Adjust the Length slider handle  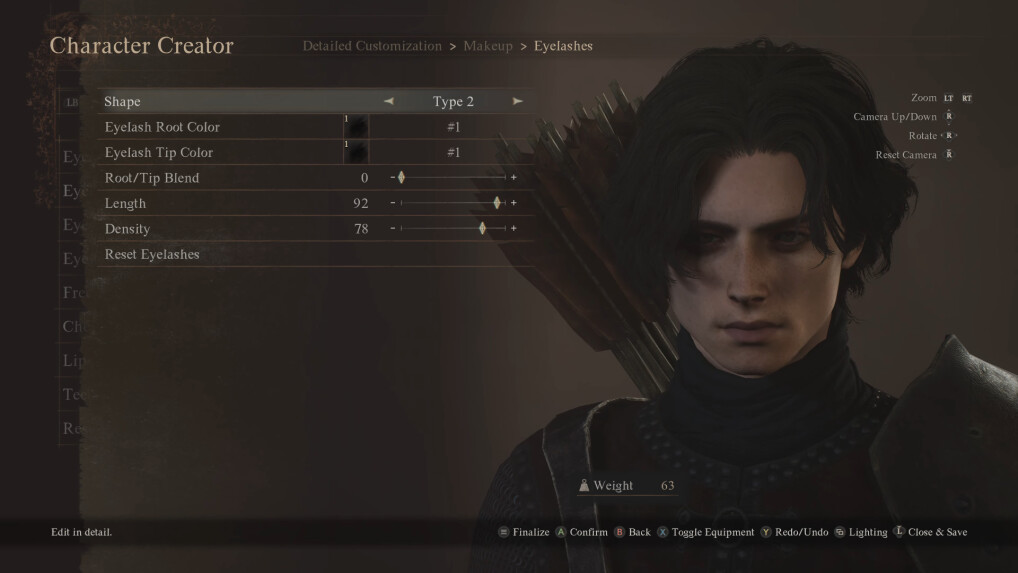coord(497,203)
